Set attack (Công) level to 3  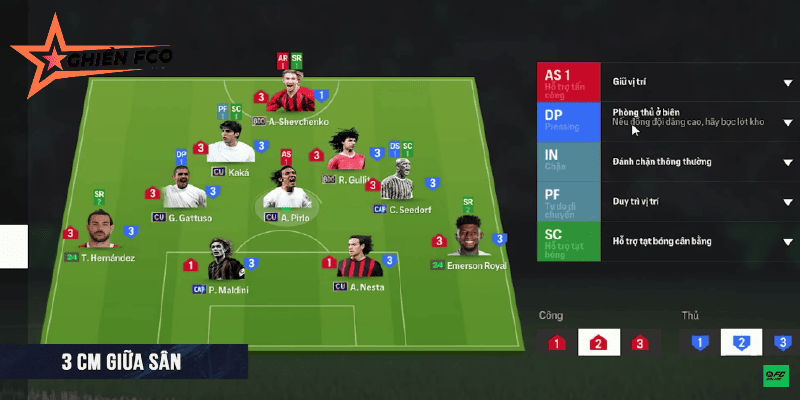[x=640, y=343]
